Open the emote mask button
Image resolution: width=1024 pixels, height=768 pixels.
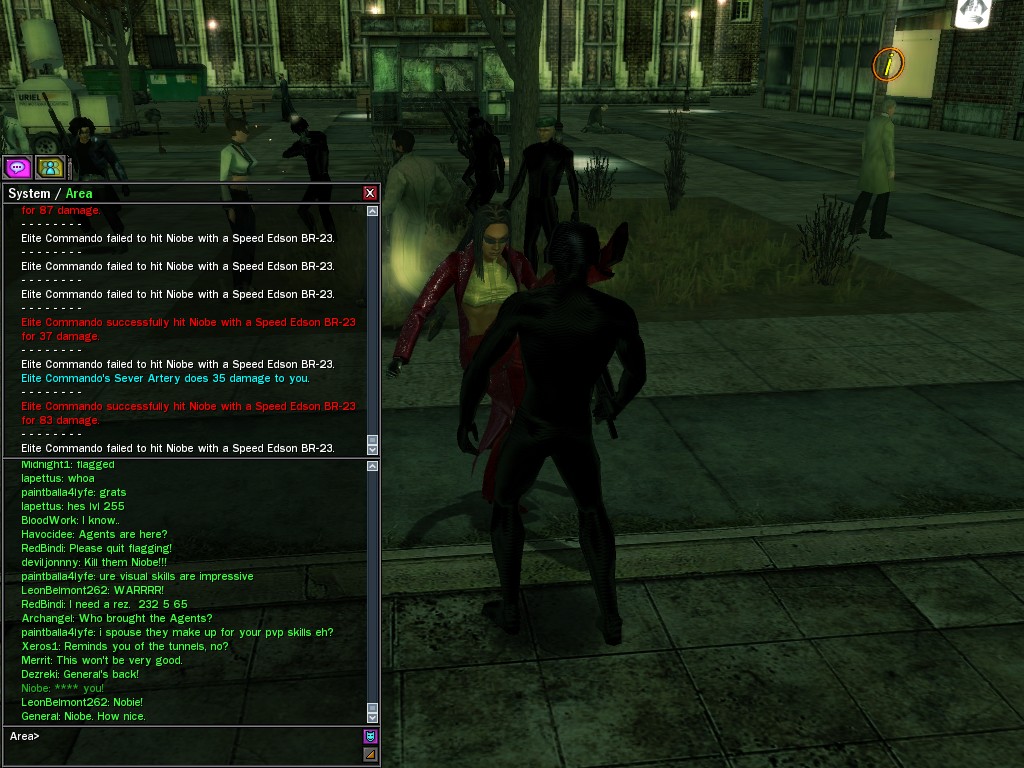(x=370, y=737)
